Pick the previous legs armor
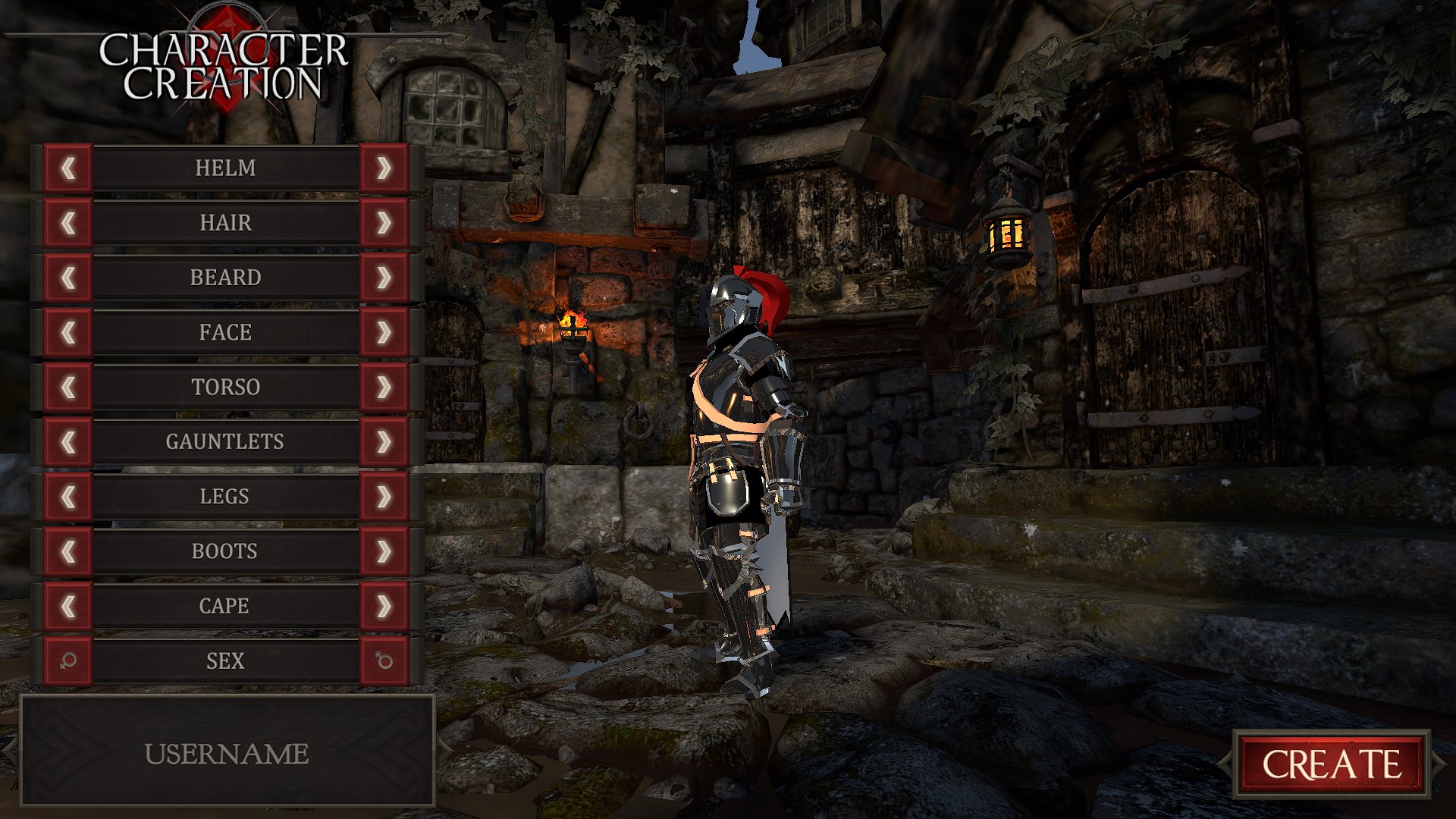 coord(68,497)
